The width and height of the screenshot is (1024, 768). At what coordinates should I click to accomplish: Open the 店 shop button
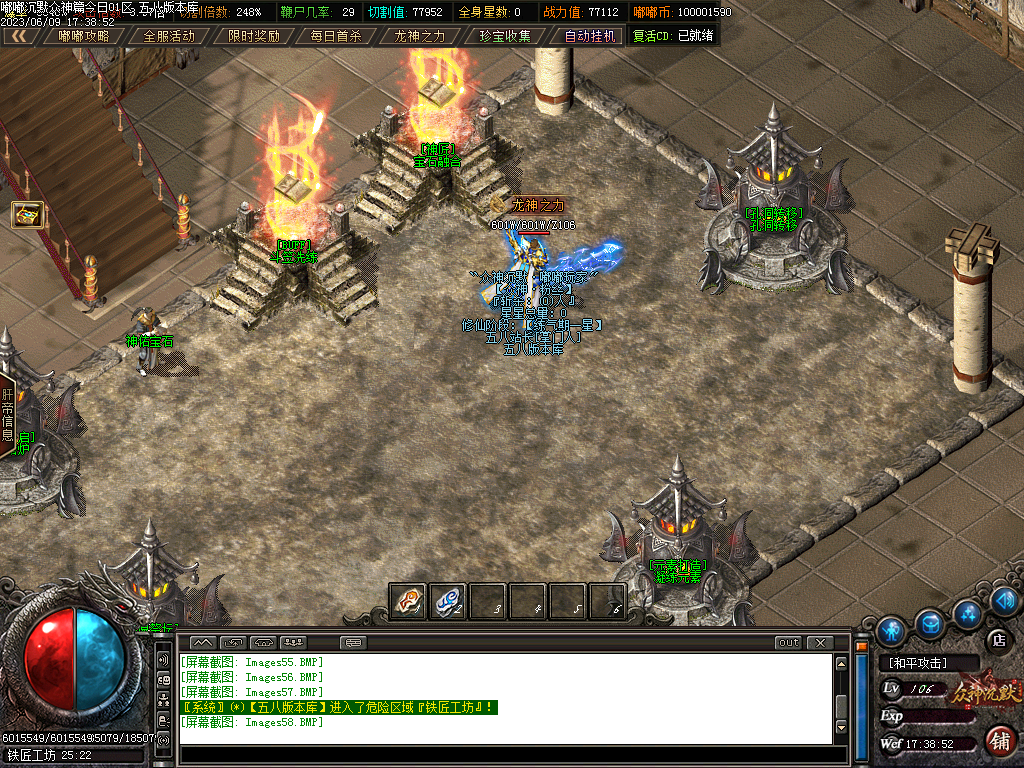pos(997,639)
